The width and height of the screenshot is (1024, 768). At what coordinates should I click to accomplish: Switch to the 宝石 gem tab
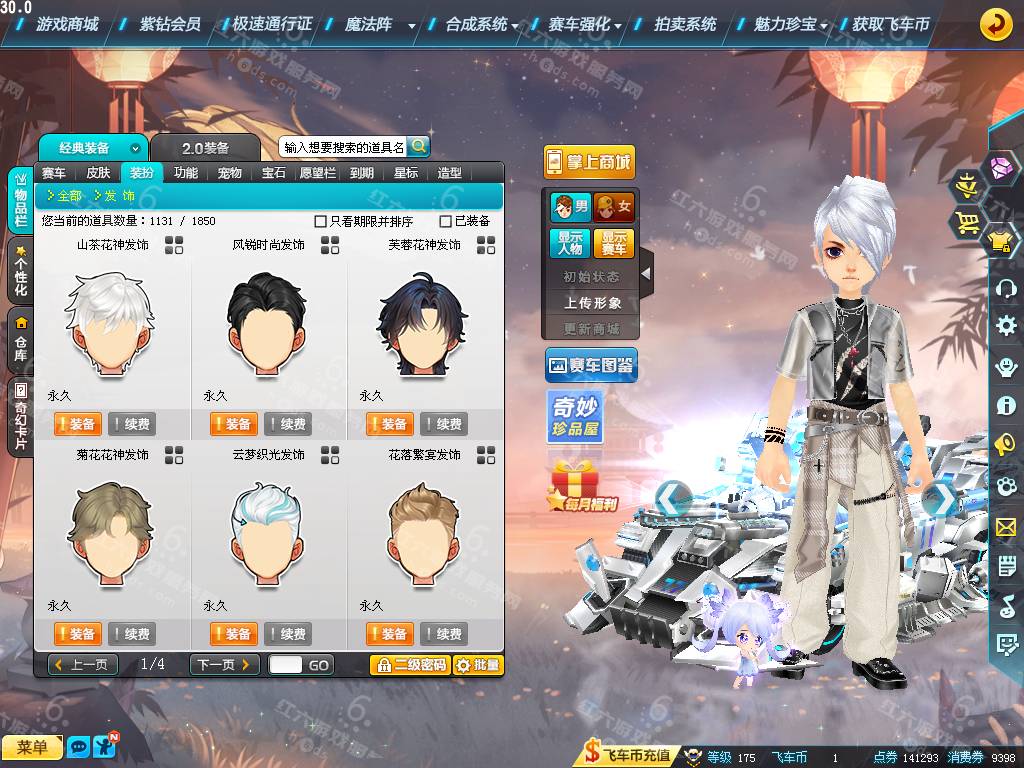tap(274, 173)
